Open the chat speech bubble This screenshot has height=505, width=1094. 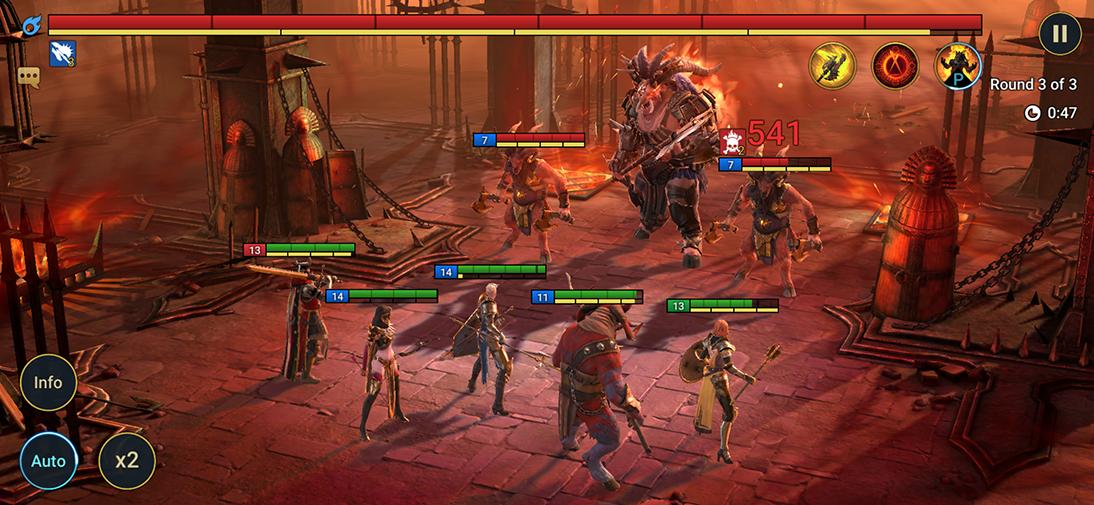click(28, 76)
